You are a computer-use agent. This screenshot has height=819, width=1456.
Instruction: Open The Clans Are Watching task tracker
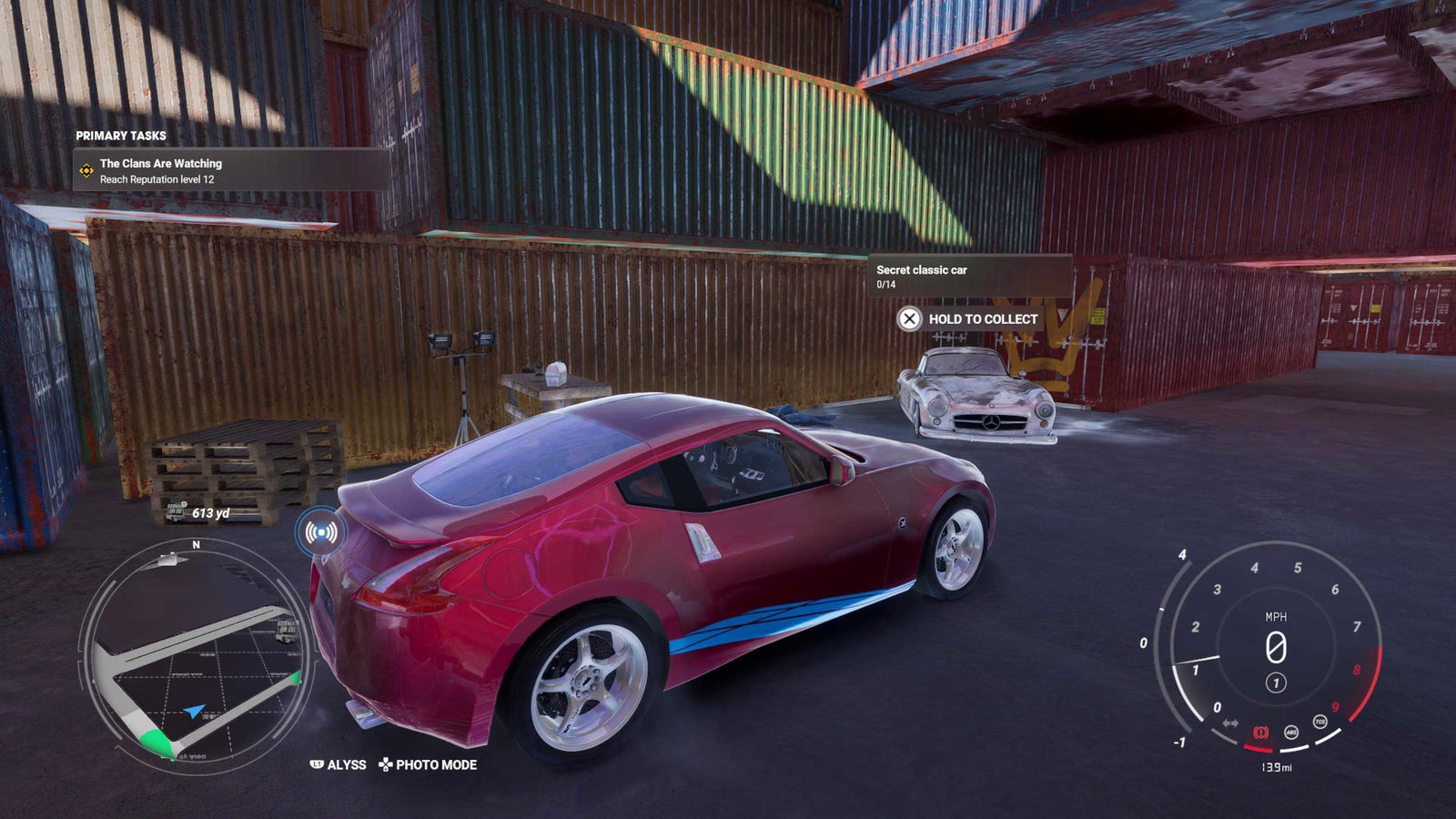pos(231,170)
